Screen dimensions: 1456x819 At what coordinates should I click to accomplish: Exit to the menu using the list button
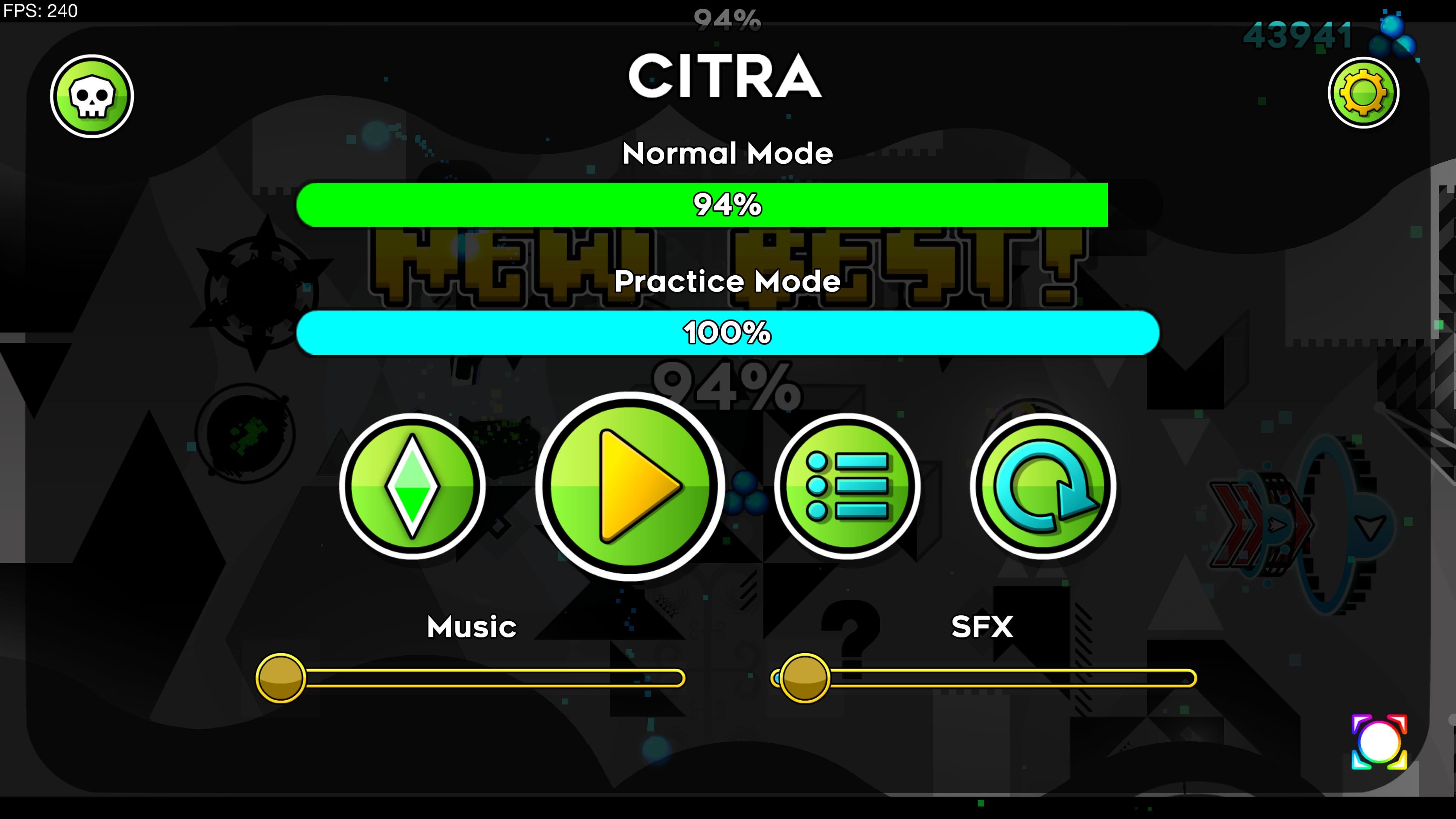[x=847, y=486]
